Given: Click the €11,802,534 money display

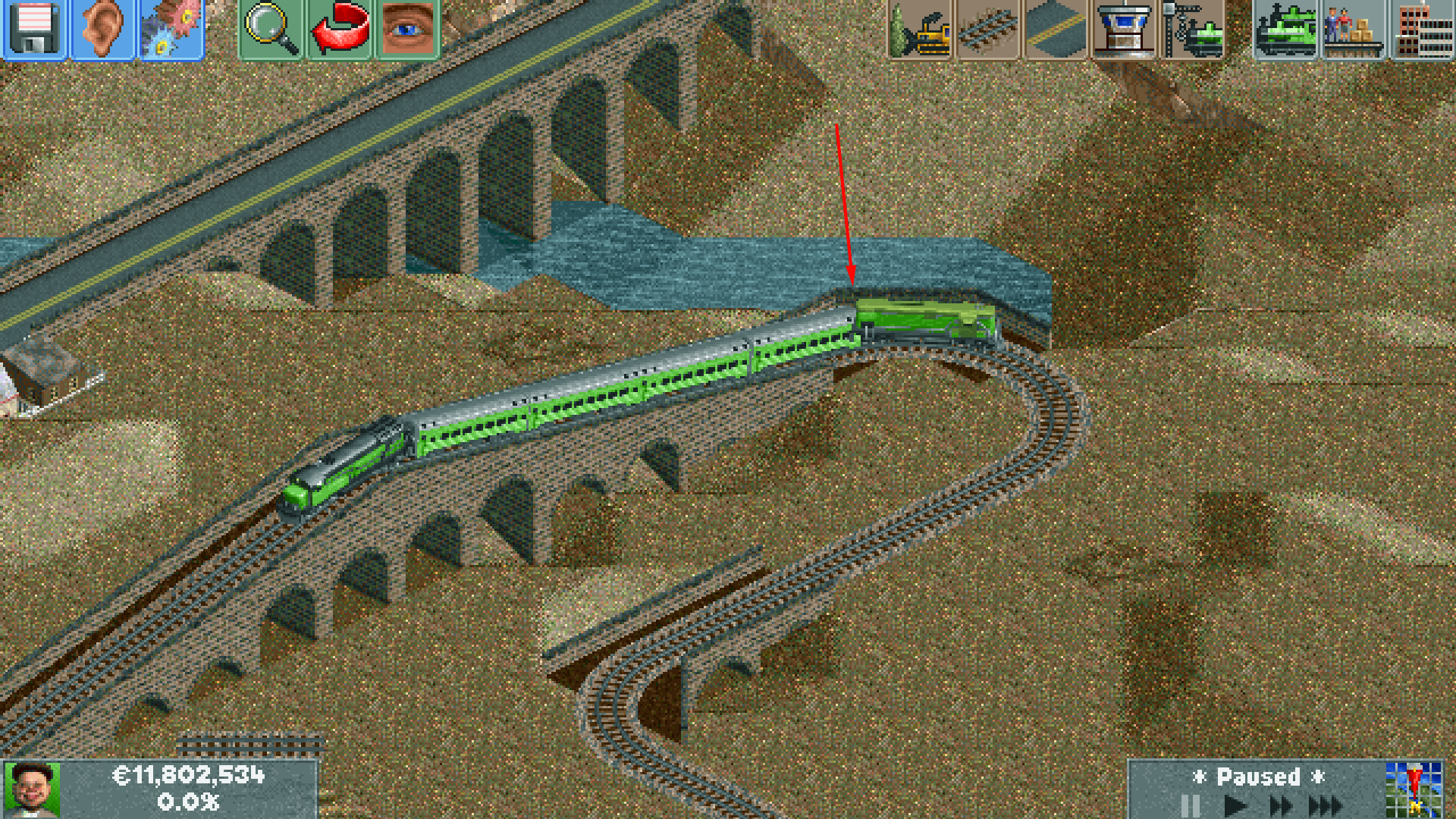Looking at the screenshot, I should tap(190, 777).
